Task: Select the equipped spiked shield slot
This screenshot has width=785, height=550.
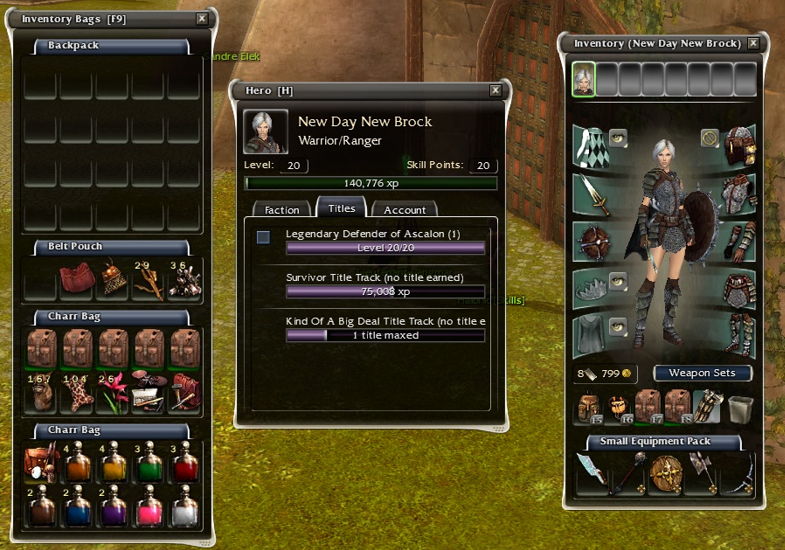Action: [590, 242]
